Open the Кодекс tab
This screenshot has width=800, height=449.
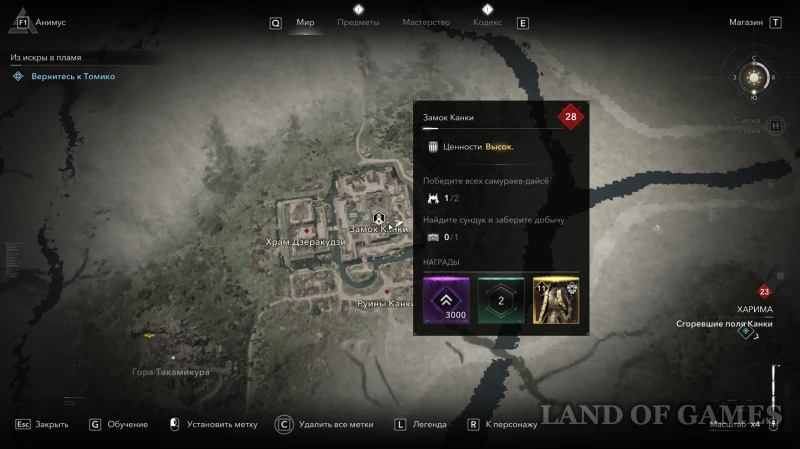(487, 22)
